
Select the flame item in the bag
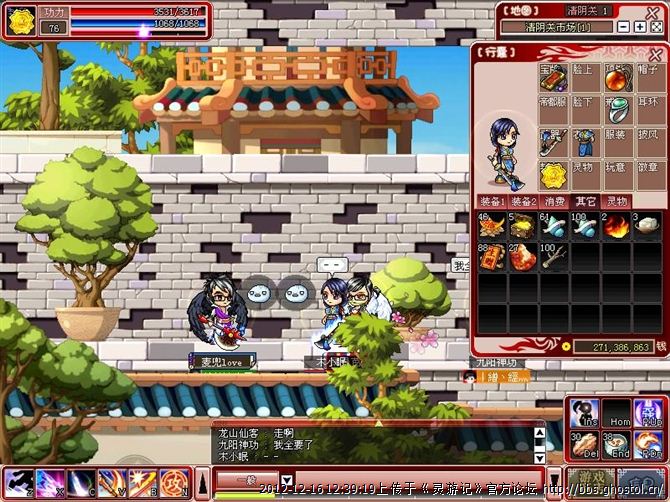pos(617,225)
